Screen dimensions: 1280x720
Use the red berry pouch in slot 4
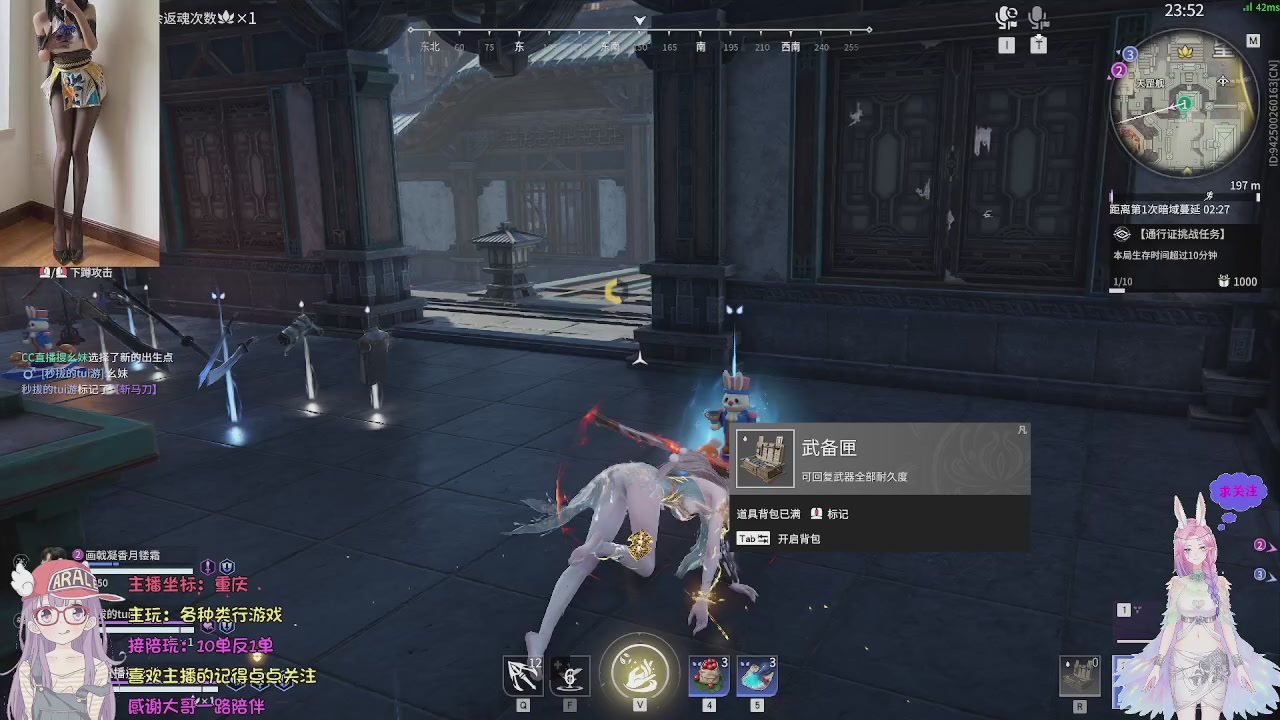[x=708, y=674]
